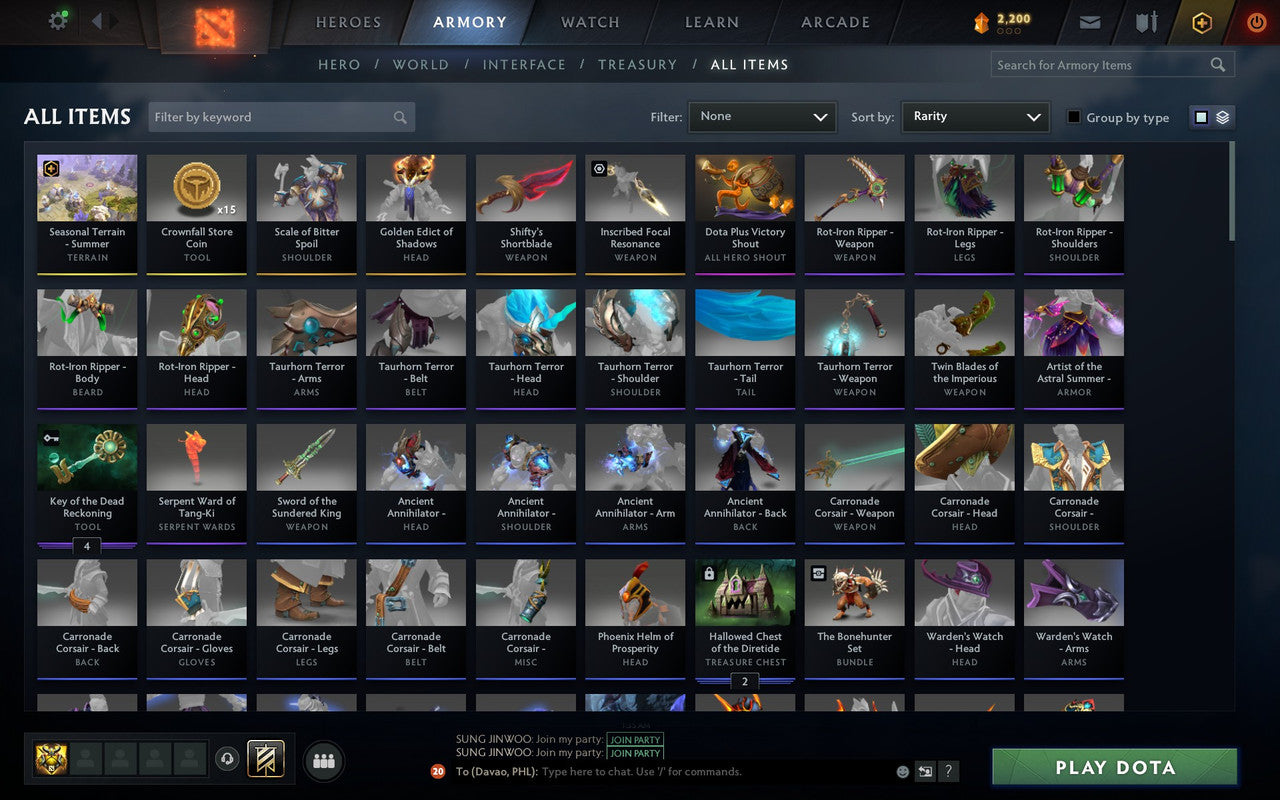Open the Filter: None dropdown
The image size is (1280, 800).
[762, 117]
